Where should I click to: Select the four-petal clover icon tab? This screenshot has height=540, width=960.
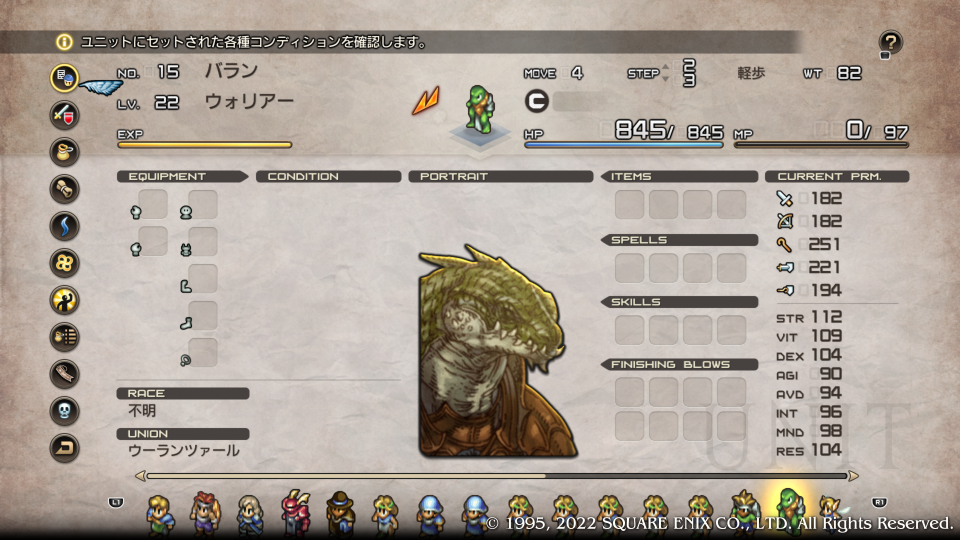(x=65, y=262)
